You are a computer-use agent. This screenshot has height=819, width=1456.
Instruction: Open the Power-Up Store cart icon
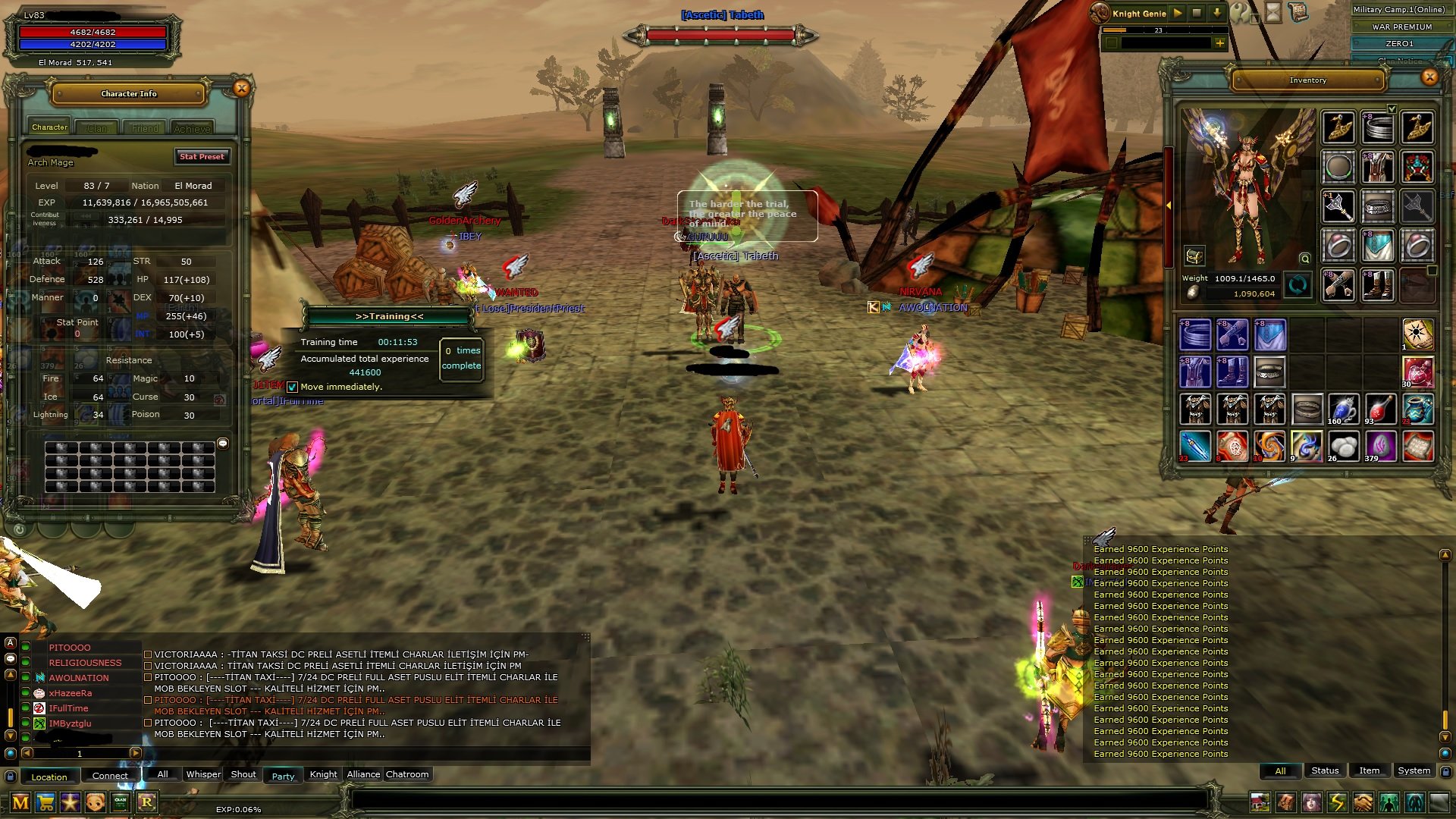[45, 801]
